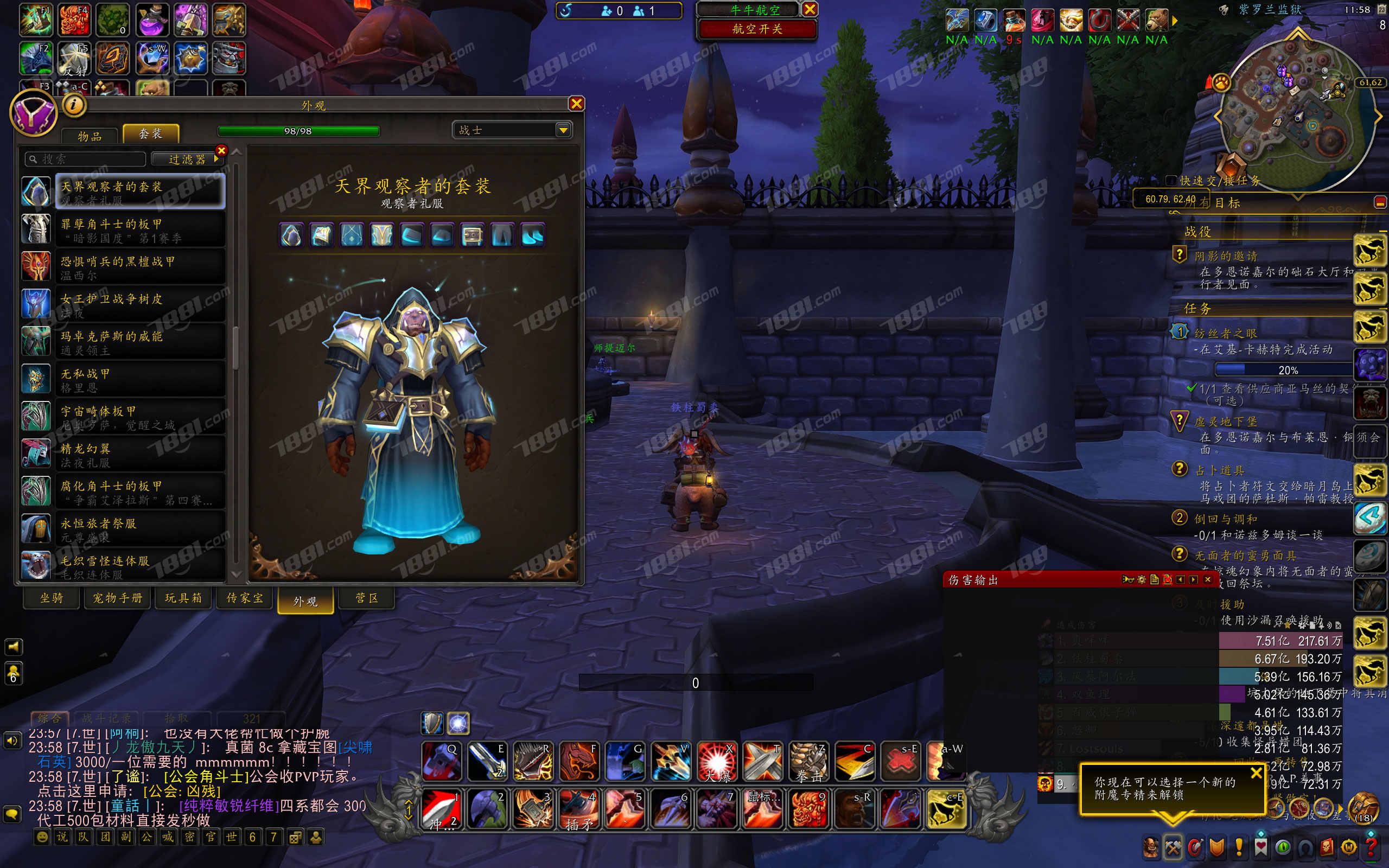Close the 伤害输出 damage meter window
This screenshot has width=1389, height=868.
point(1207,580)
